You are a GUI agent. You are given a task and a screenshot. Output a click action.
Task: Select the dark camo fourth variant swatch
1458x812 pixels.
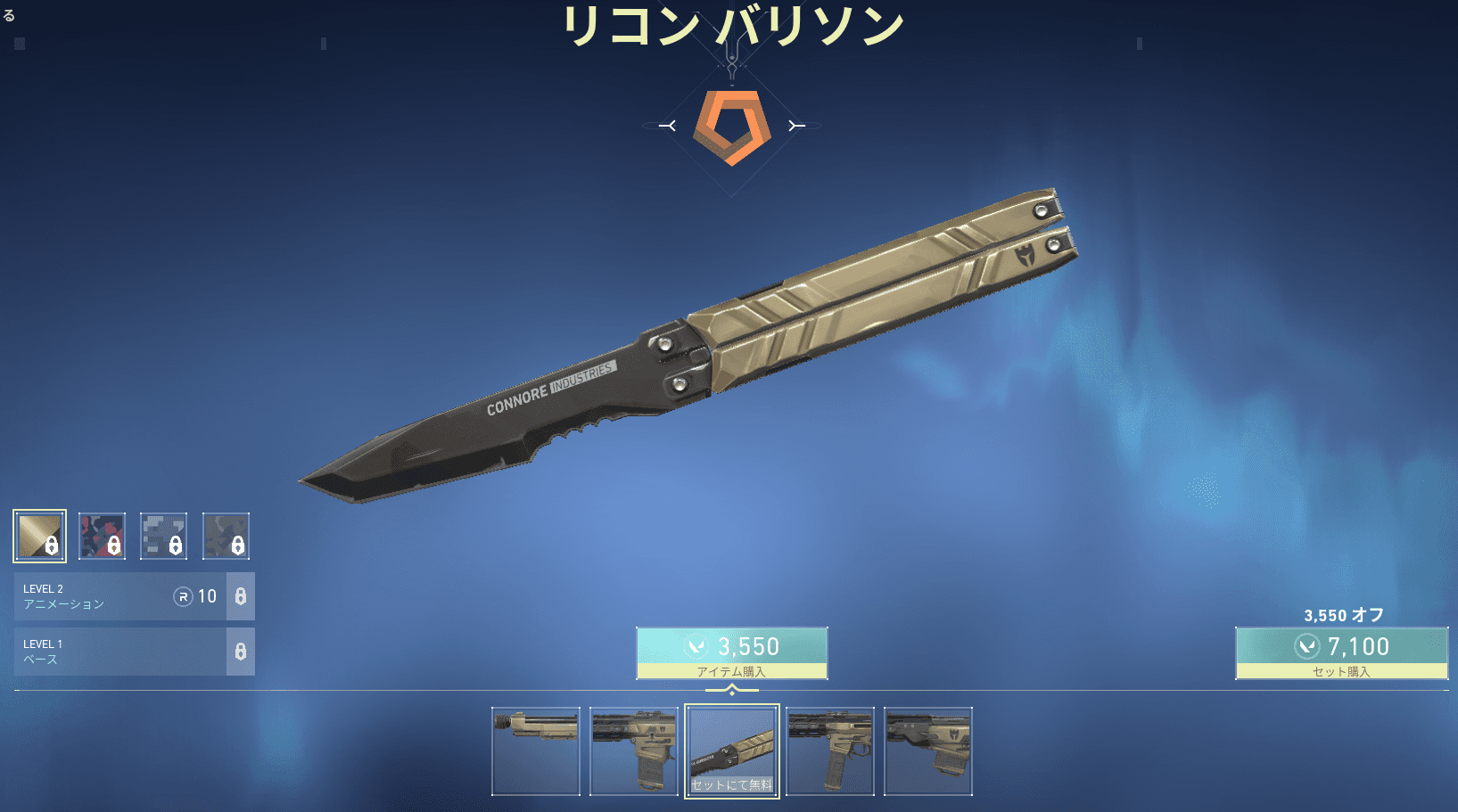tap(227, 536)
